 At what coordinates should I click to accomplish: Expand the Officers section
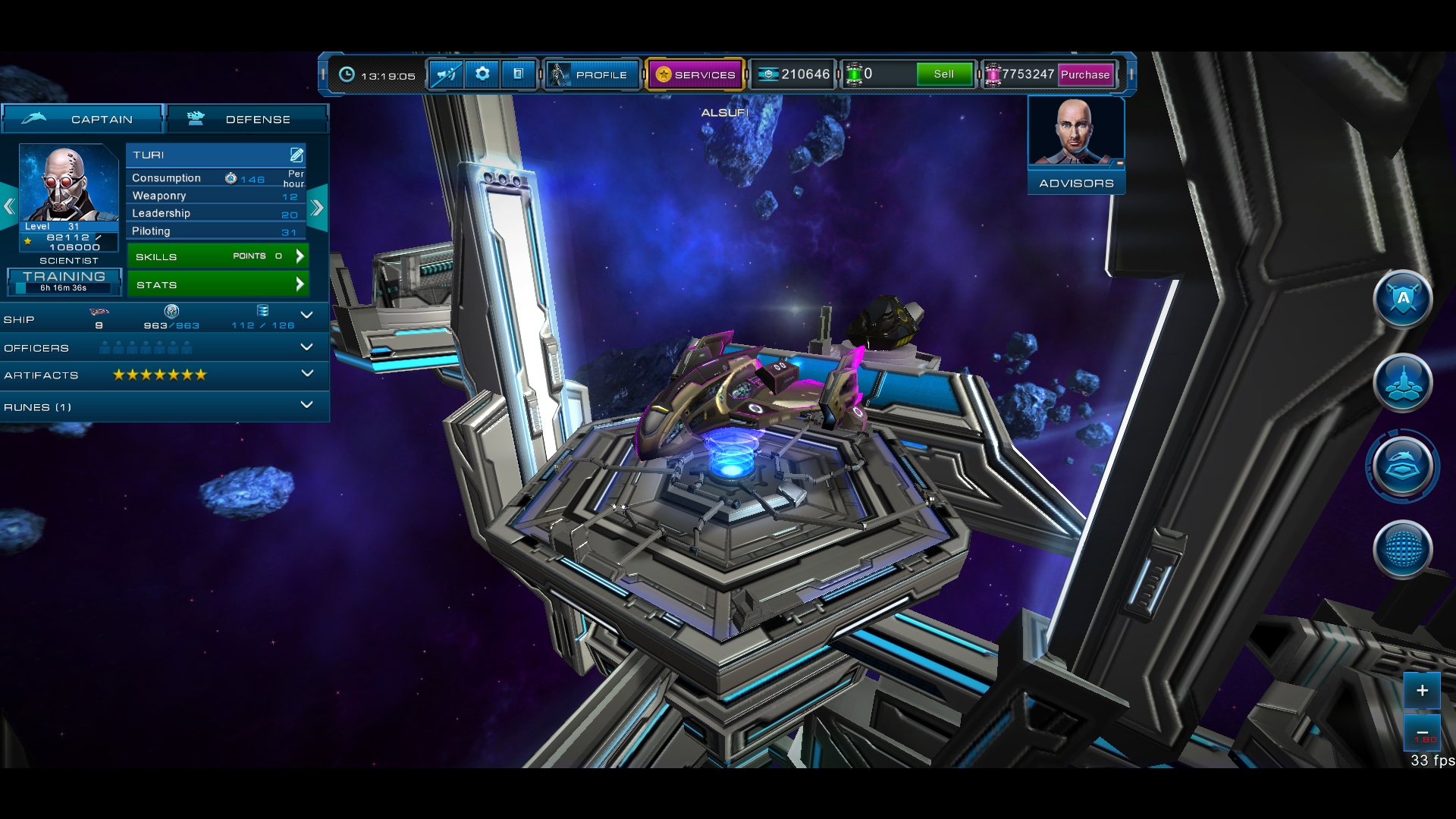pyautogui.click(x=307, y=347)
